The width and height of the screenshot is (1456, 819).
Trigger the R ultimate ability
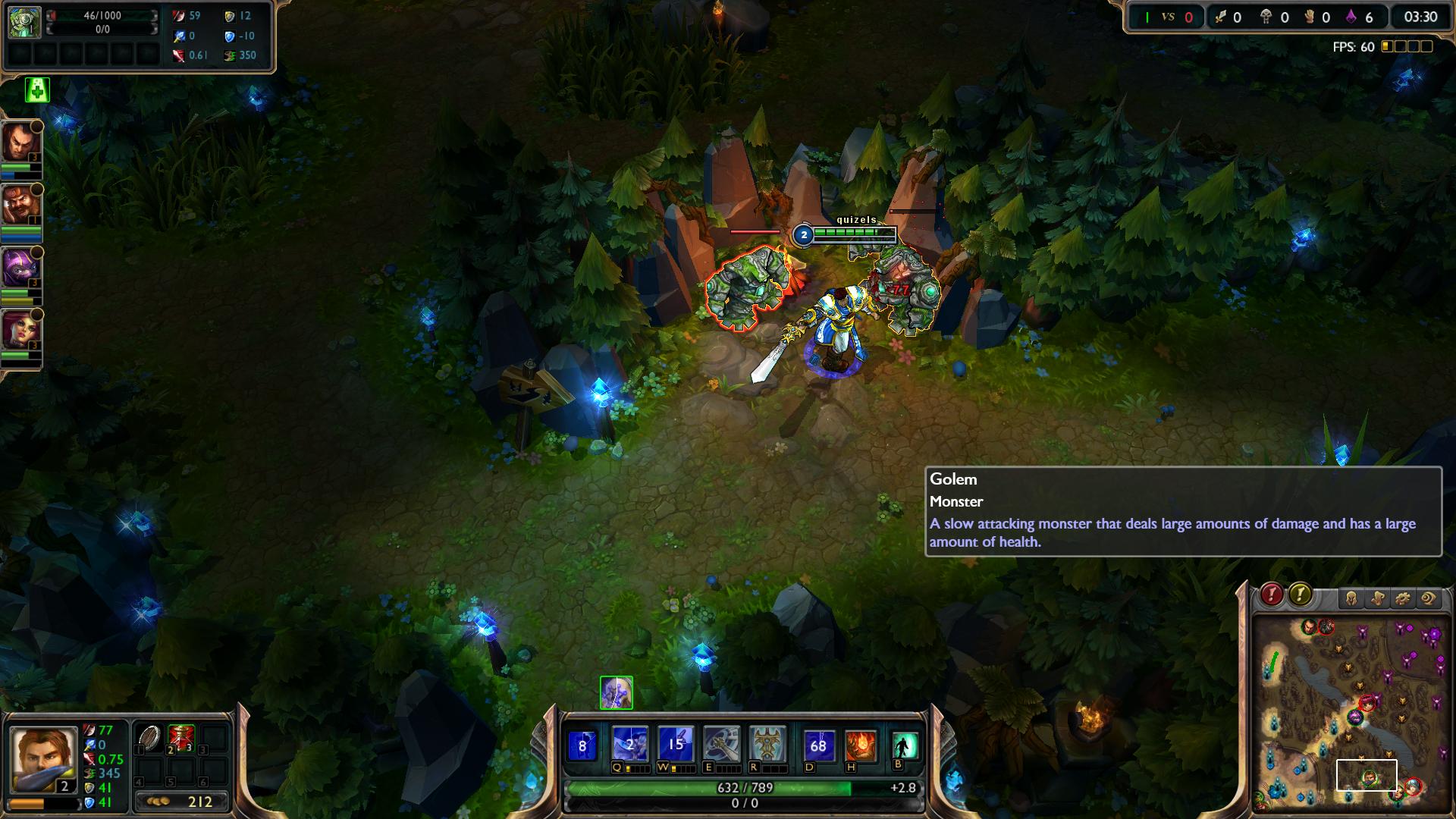point(767,745)
